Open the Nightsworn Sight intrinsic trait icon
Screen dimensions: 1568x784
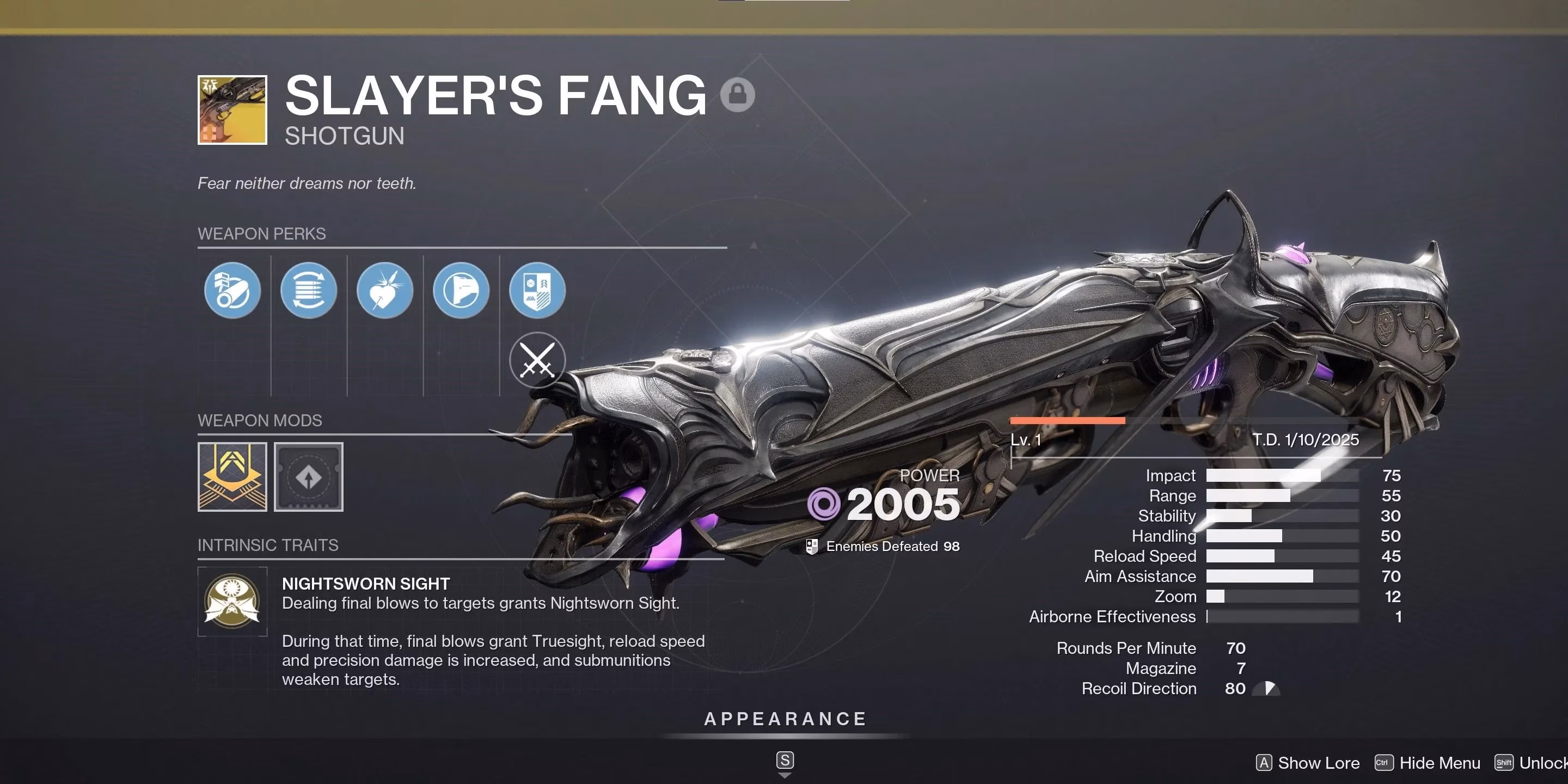point(233,602)
